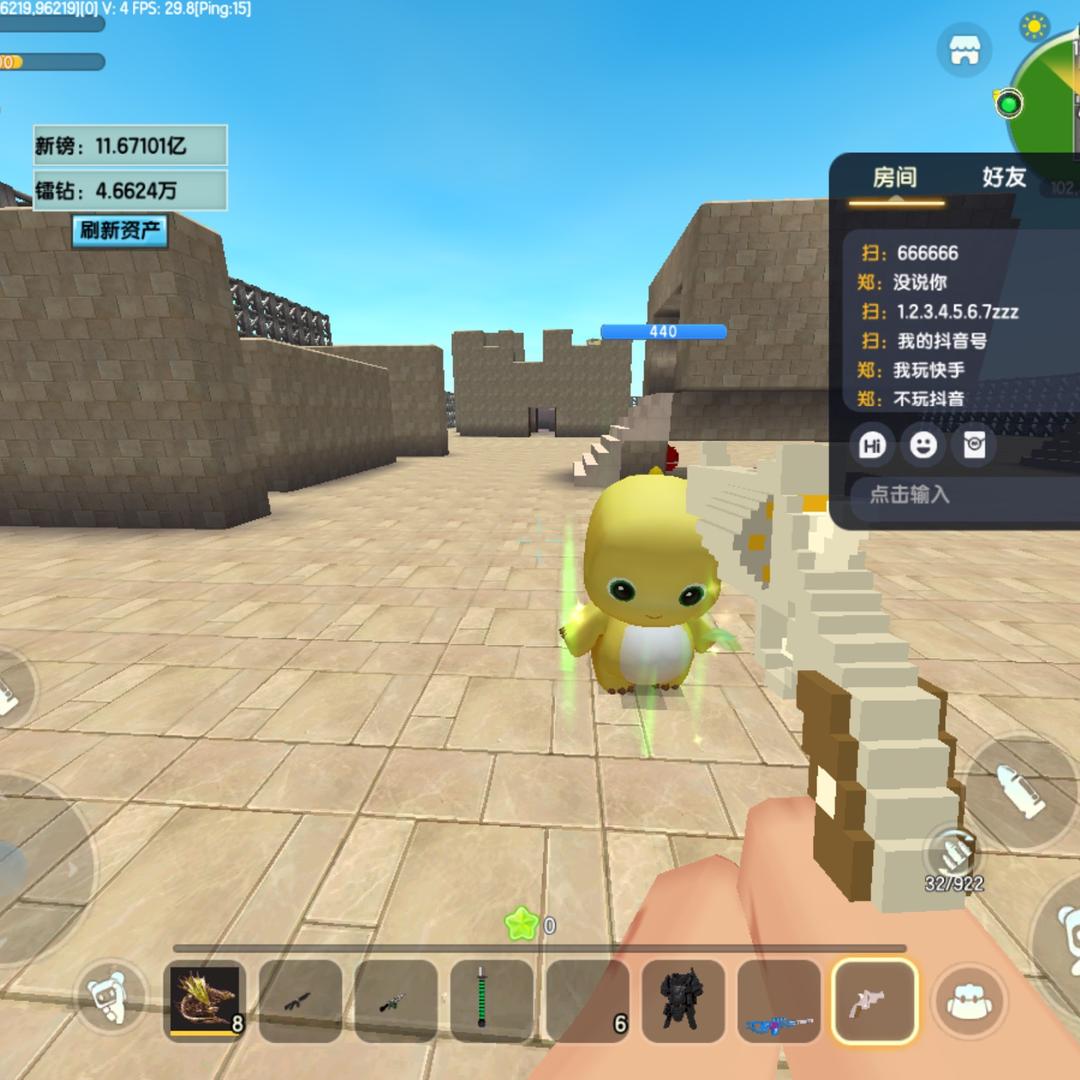Image resolution: width=1080 pixels, height=1080 pixels.
Task: Tap the bullet fire button
Action: coord(1020,790)
